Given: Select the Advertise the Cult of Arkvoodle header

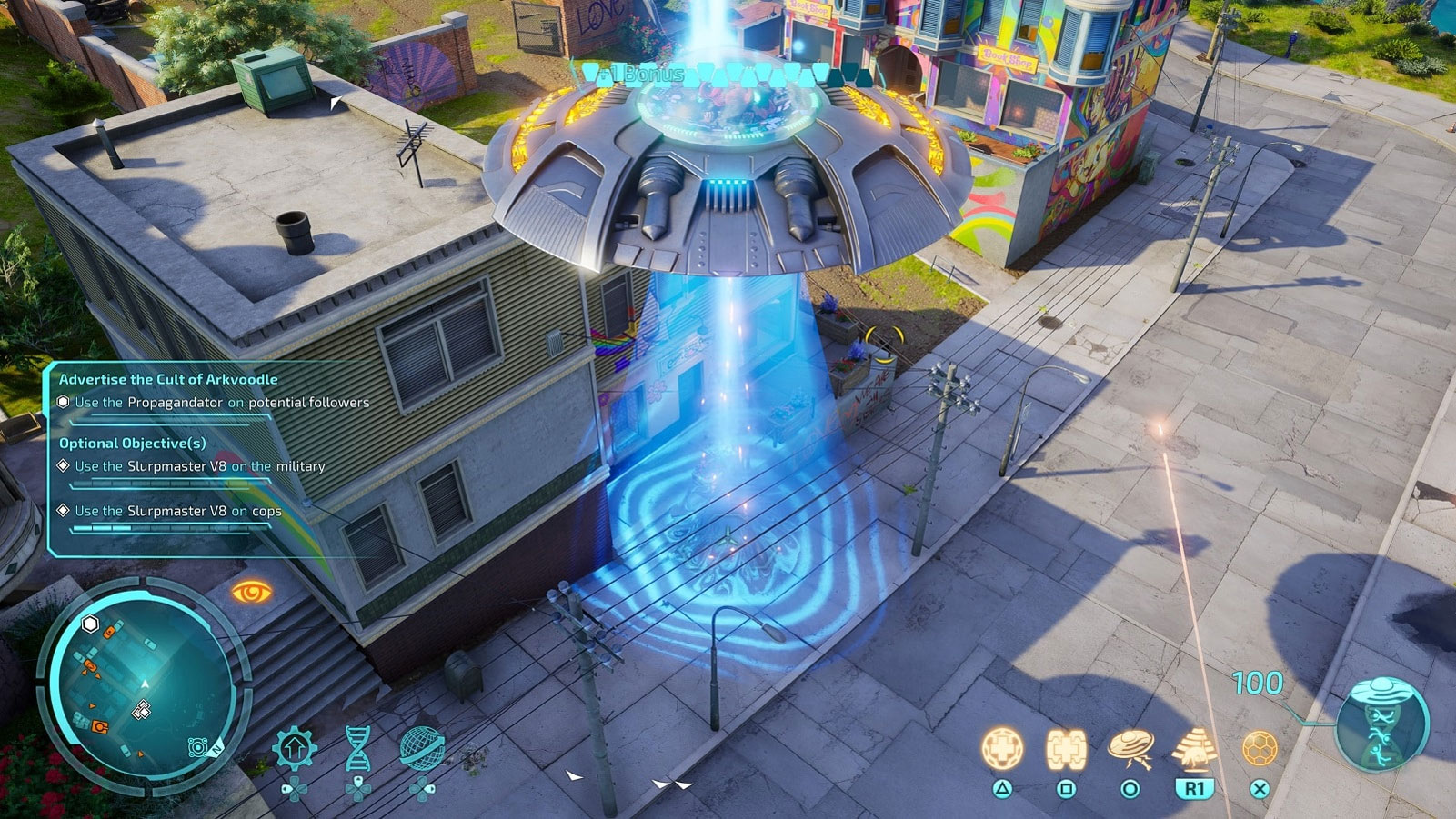Looking at the screenshot, I should pyautogui.click(x=168, y=379).
